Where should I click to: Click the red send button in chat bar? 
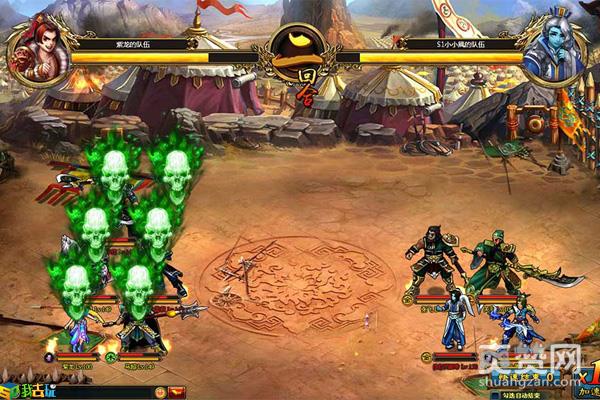[x=178, y=391]
